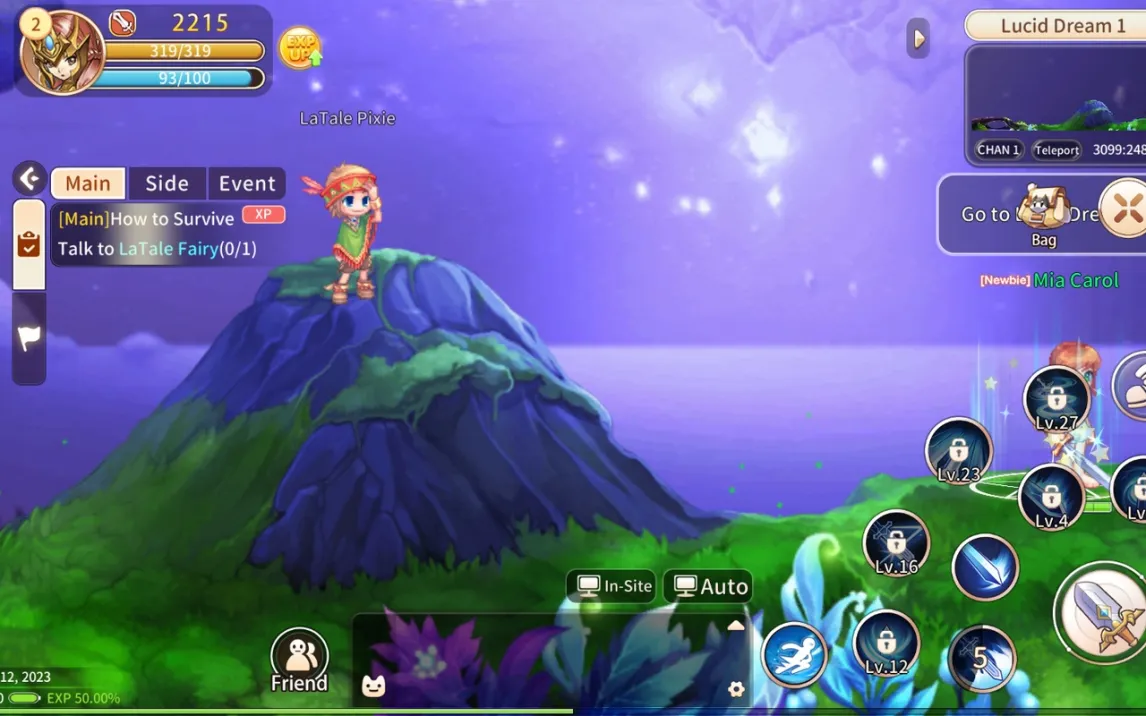Open the Bag inventory
Viewport: 1146px width, 716px height.
(x=1043, y=215)
